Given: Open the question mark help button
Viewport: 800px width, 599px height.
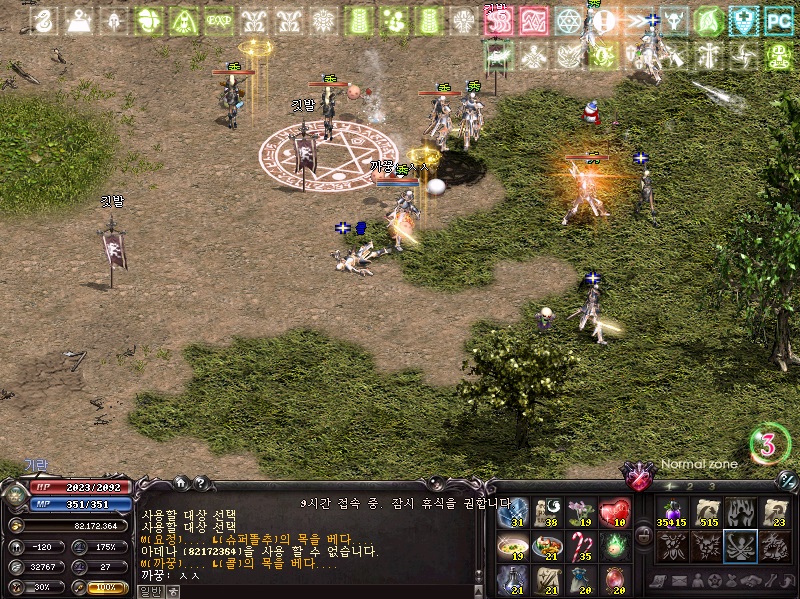Looking at the screenshot, I should click(x=200, y=482).
